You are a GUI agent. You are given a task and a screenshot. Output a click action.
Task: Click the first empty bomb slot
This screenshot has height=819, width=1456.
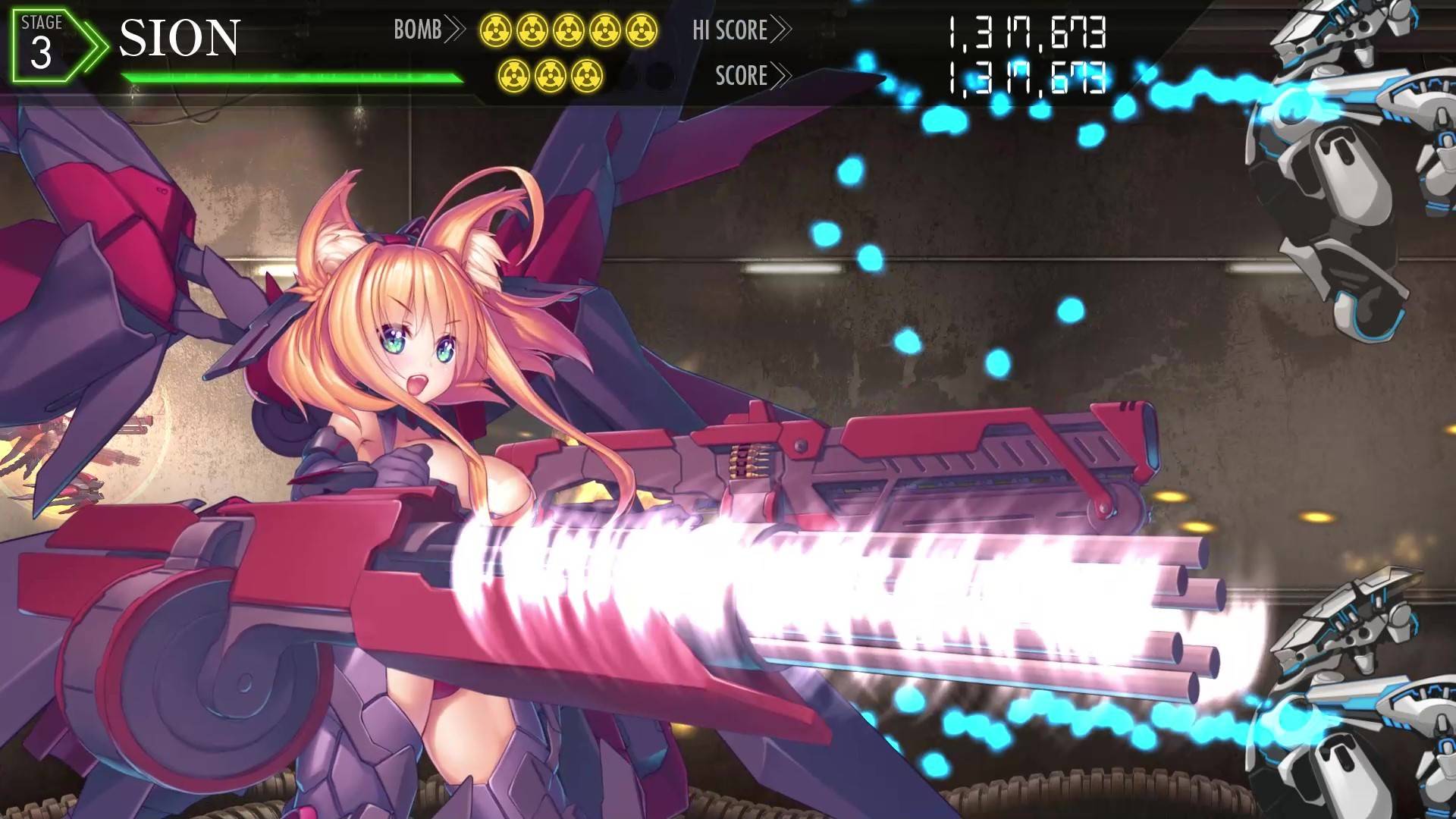pyautogui.click(x=623, y=76)
